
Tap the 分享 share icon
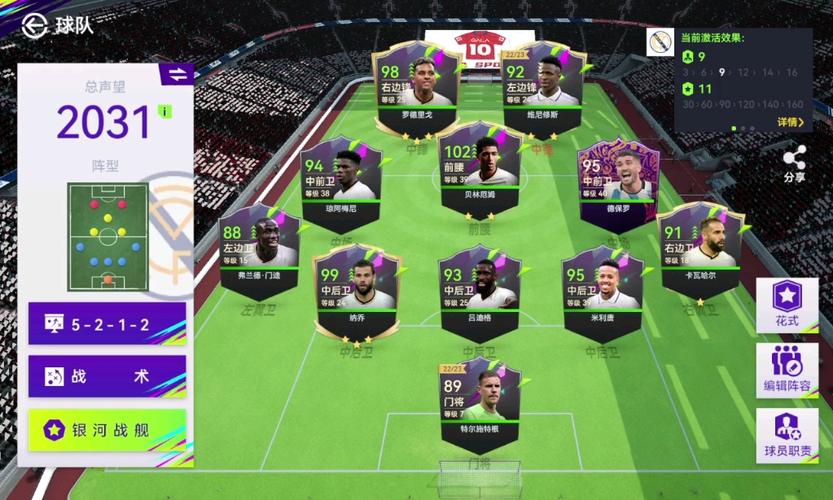click(x=794, y=162)
